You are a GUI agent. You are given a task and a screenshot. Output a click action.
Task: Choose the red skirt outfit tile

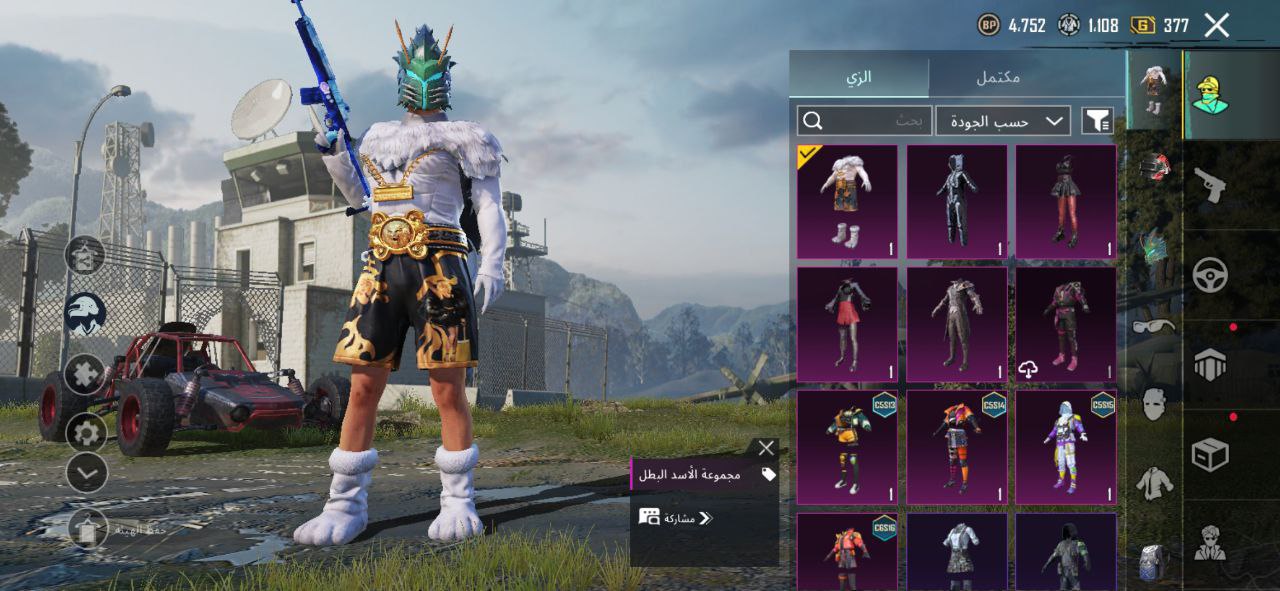(847, 324)
